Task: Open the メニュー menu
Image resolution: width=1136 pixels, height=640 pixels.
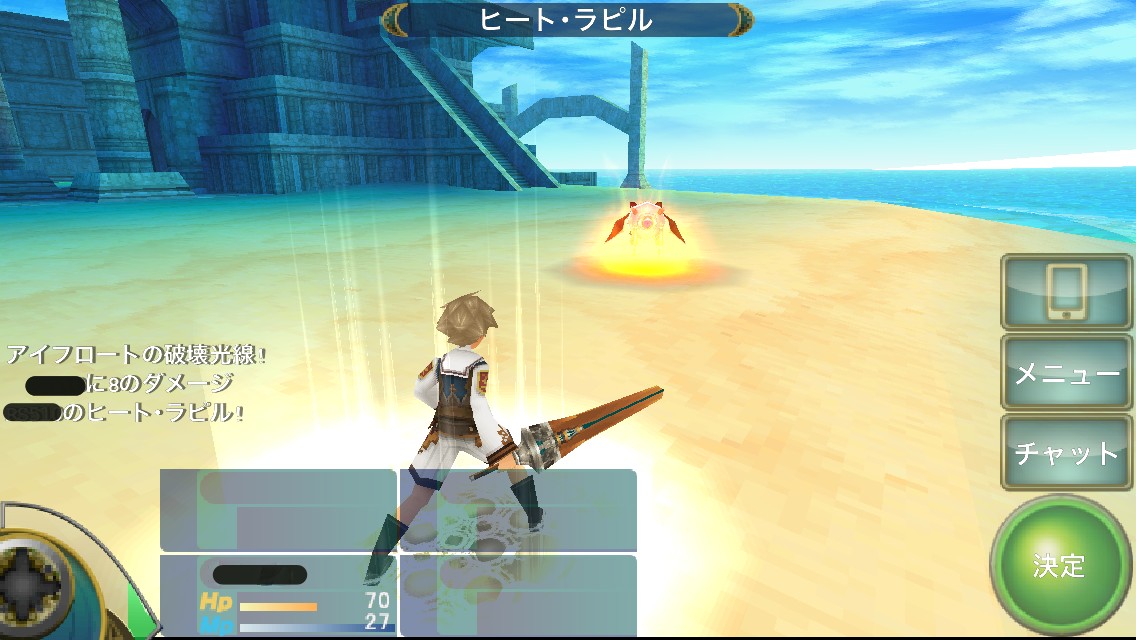Action: coord(1066,373)
